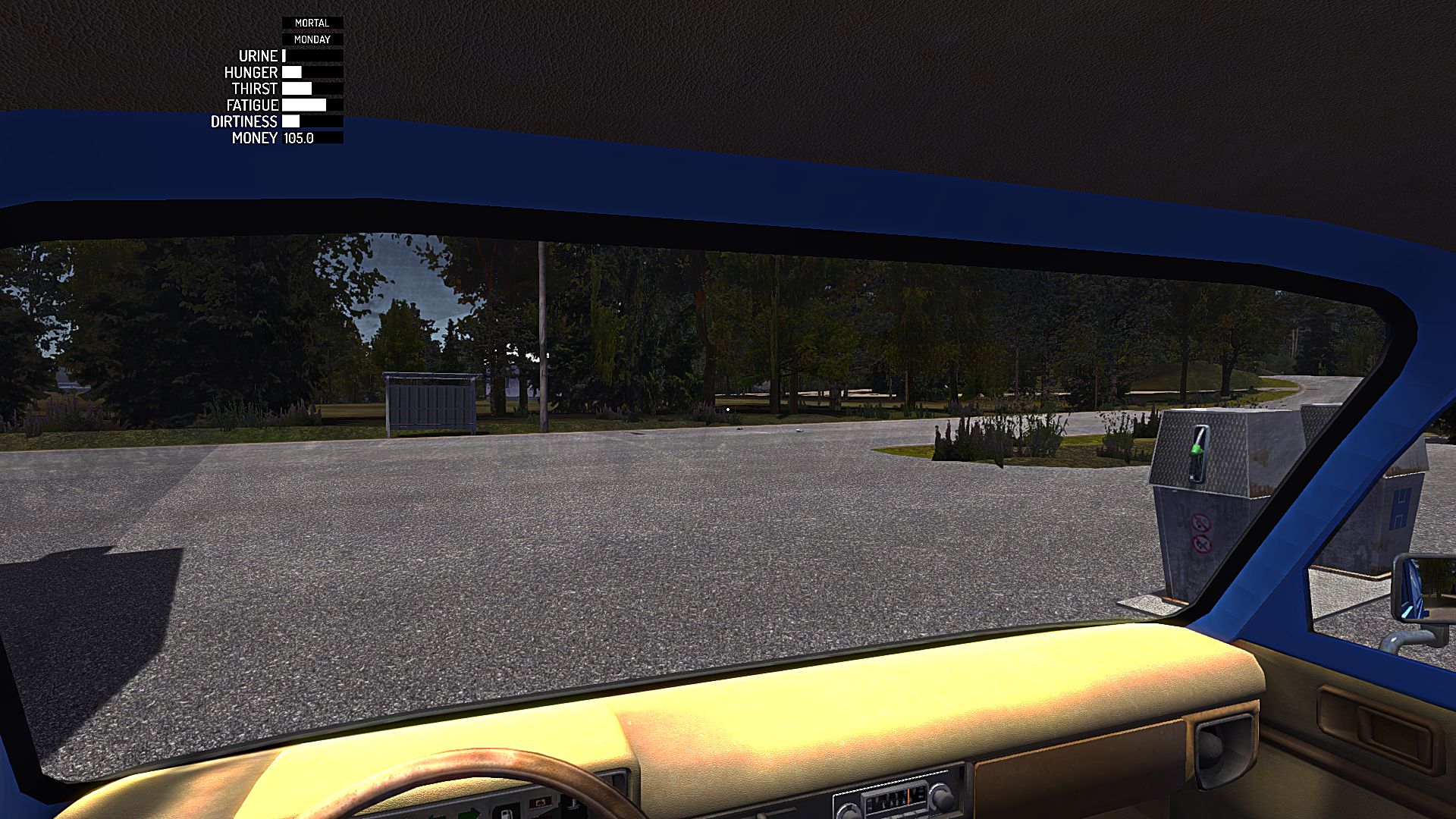
Task: Click the red warning light left of the arrows
Action: click(541, 803)
